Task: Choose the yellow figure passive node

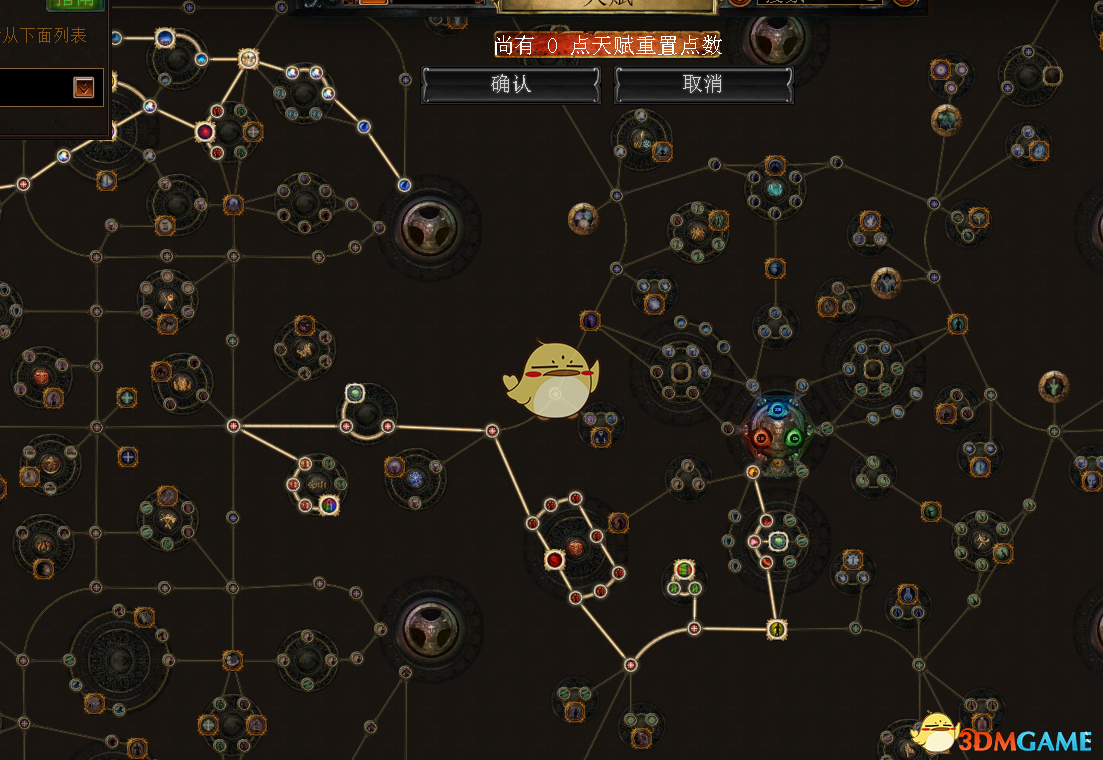Action: (777, 629)
